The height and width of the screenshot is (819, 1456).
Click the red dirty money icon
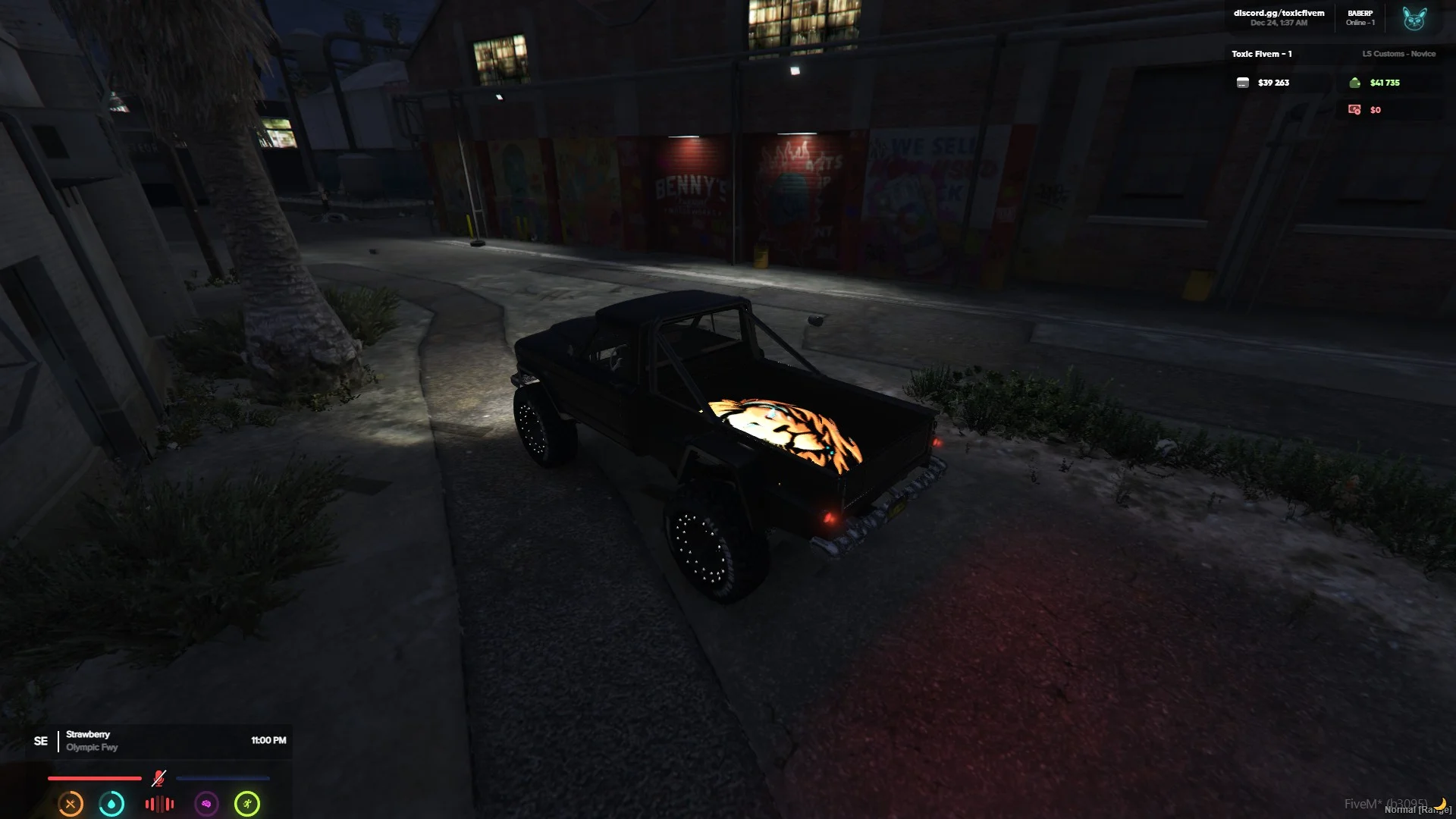coord(1354,110)
